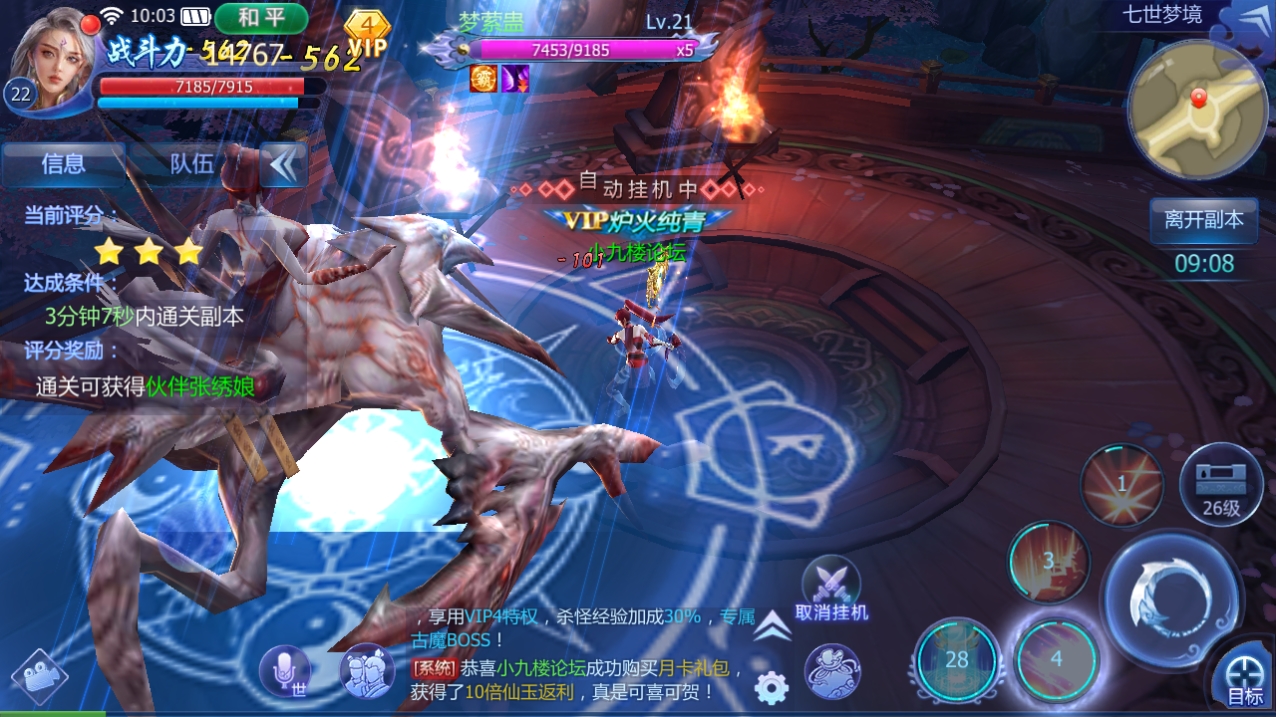Switch to the 队伍 team tab
The width and height of the screenshot is (1276, 717).
pyautogui.click(x=192, y=164)
